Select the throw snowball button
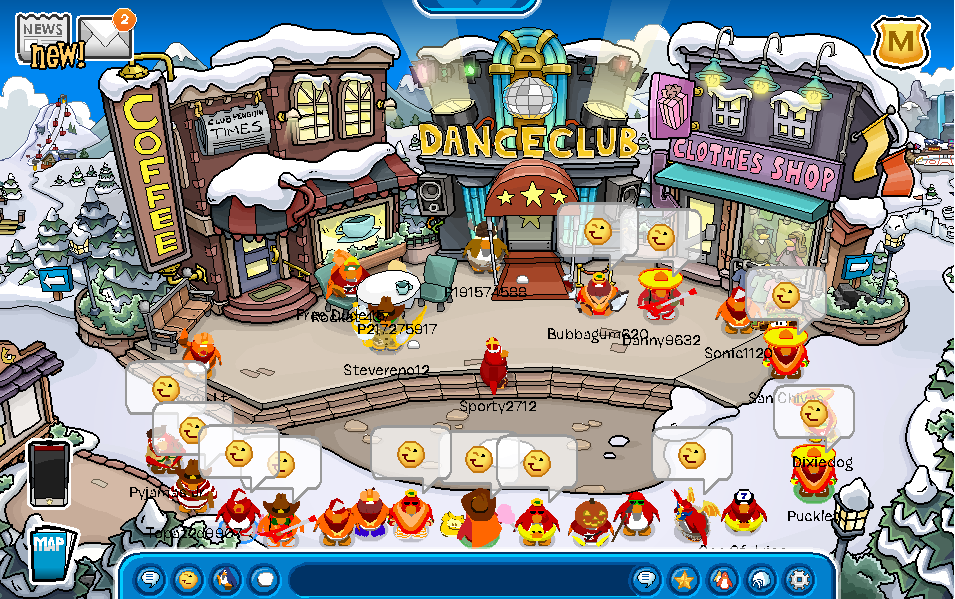Screen dimensions: 955x599 click(x=263, y=579)
